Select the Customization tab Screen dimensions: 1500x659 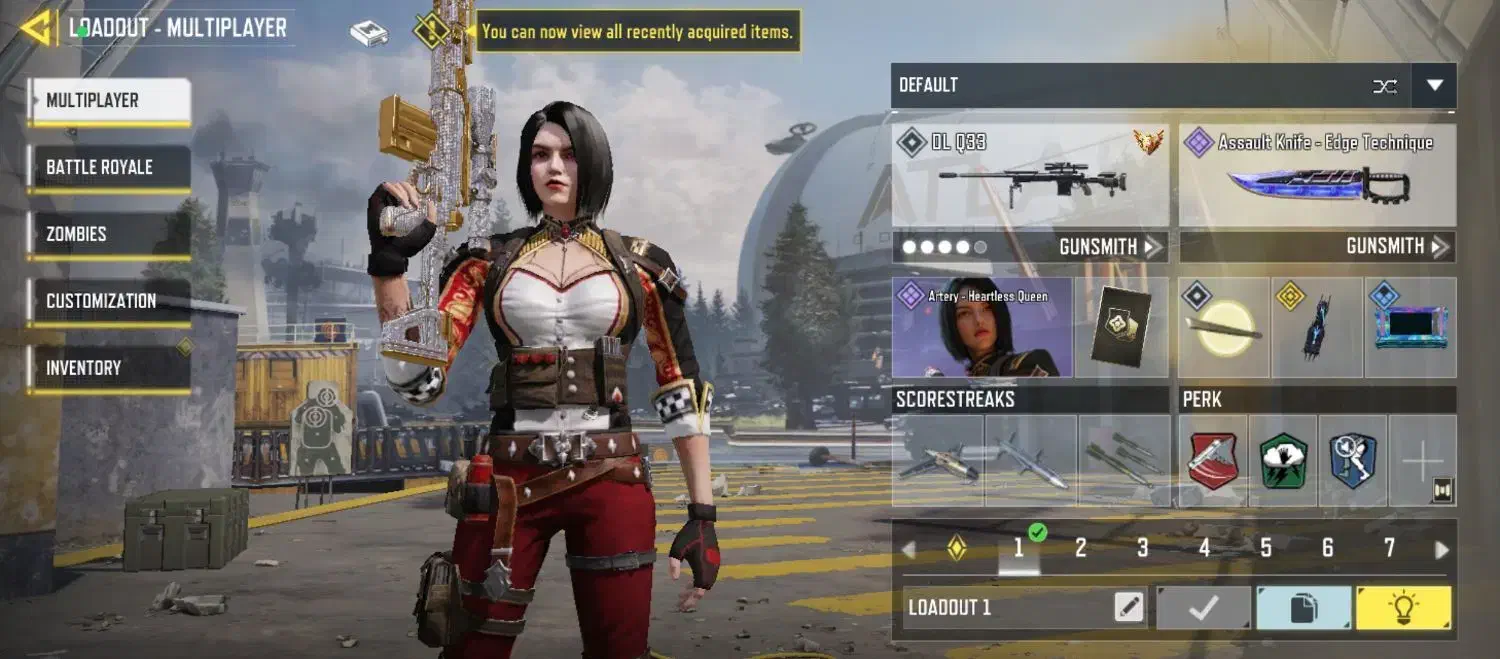coord(108,301)
